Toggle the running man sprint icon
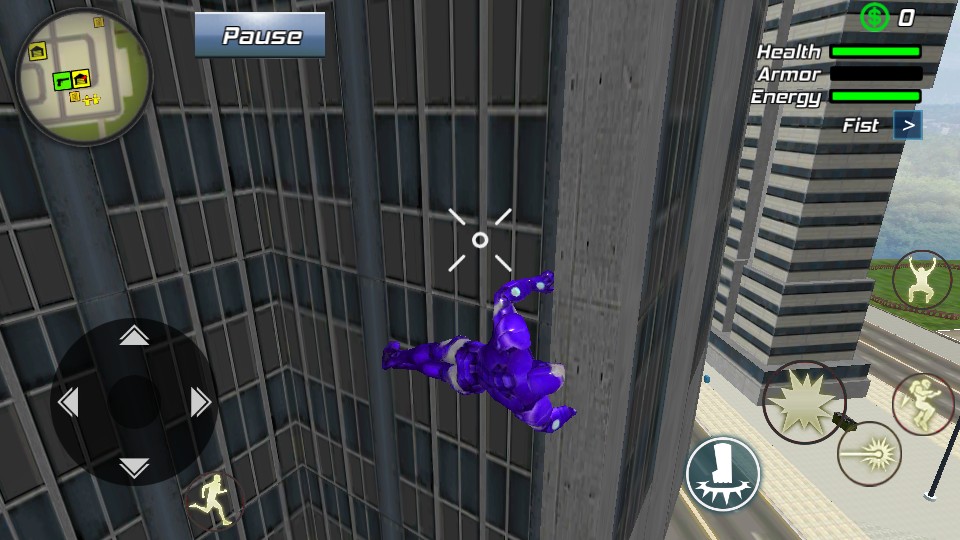The height and width of the screenshot is (540, 960). tap(213, 498)
